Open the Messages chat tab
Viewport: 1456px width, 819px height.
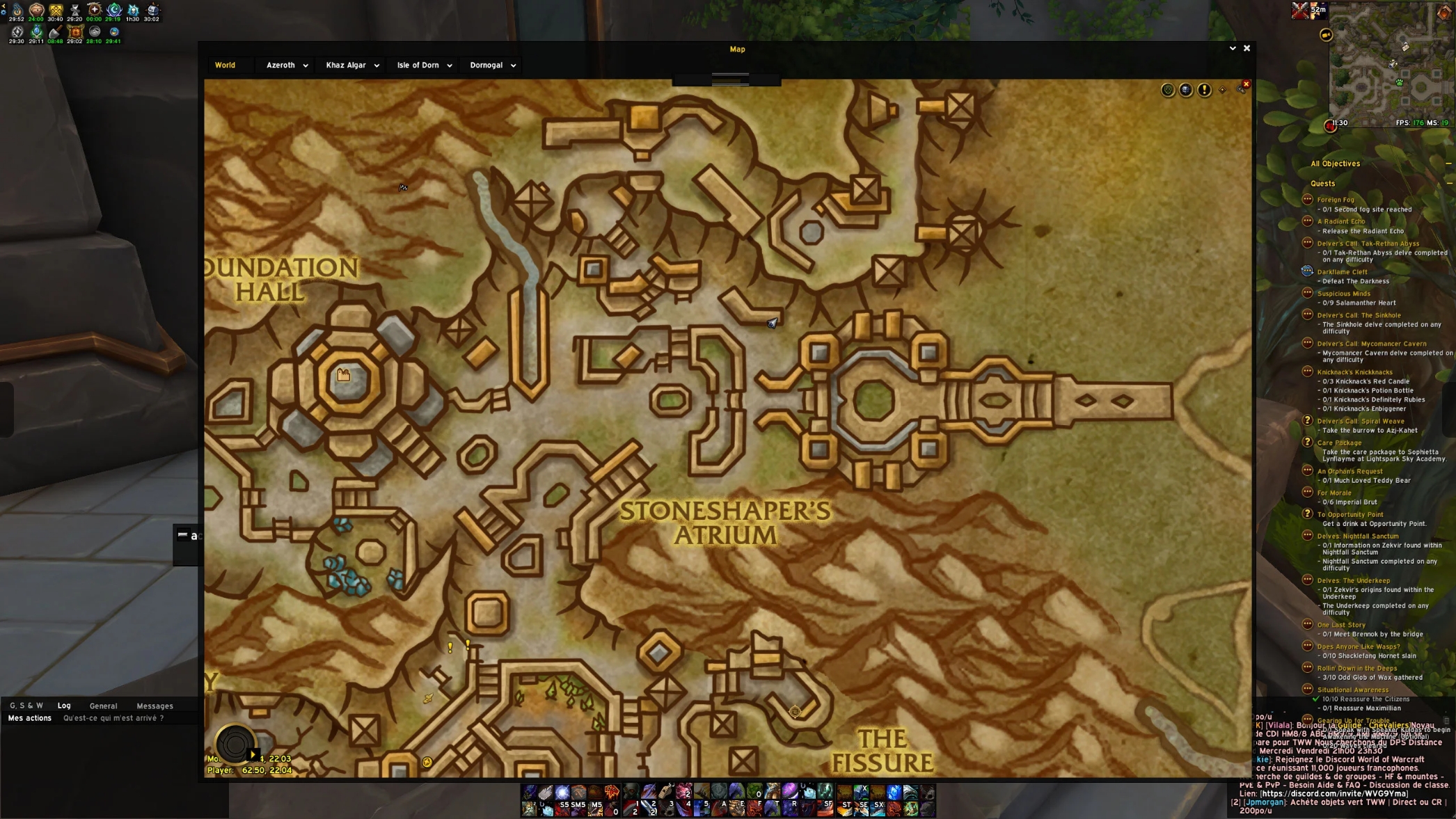[x=155, y=706]
